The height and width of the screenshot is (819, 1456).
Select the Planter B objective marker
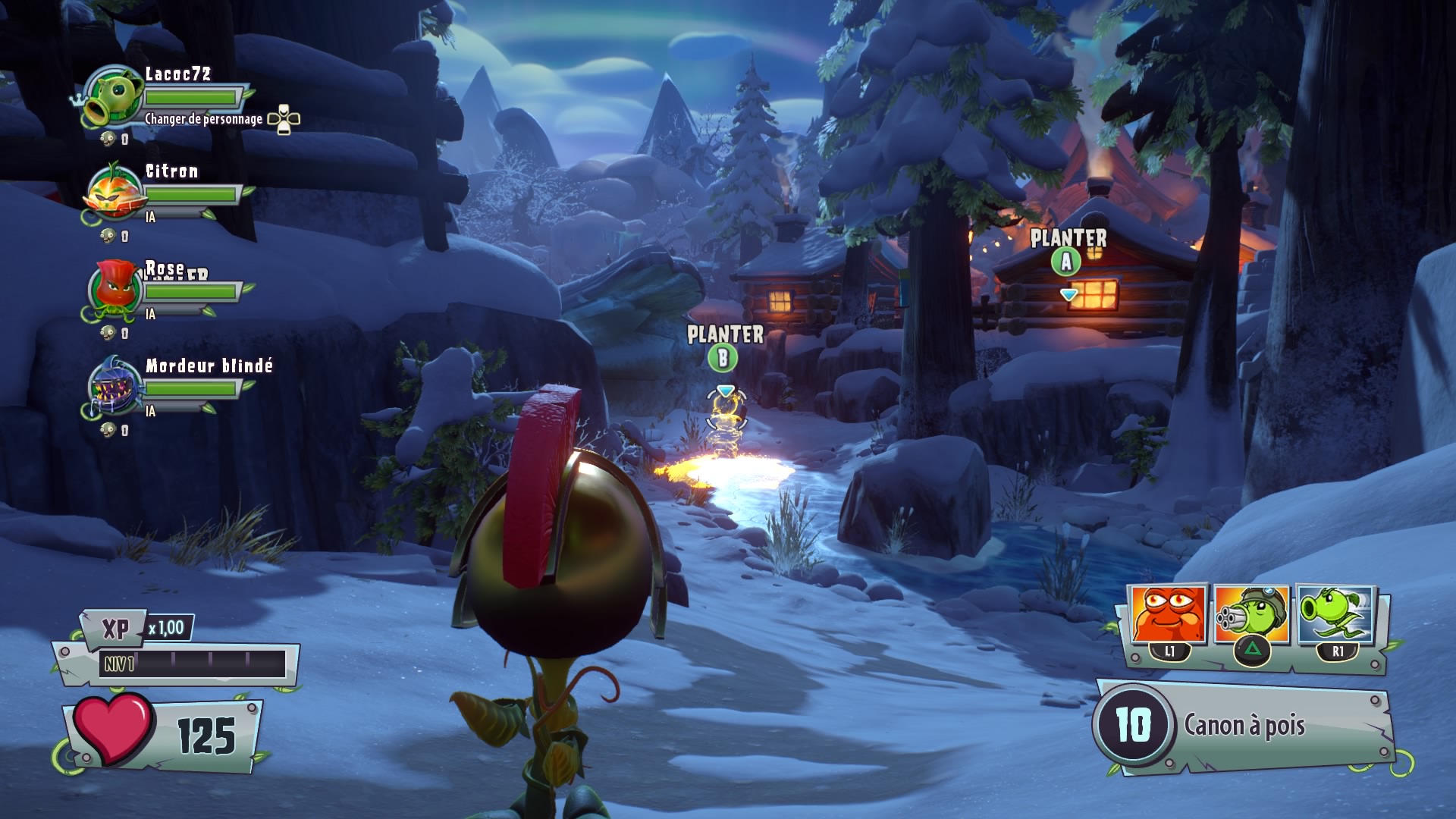[x=723, y=358]
